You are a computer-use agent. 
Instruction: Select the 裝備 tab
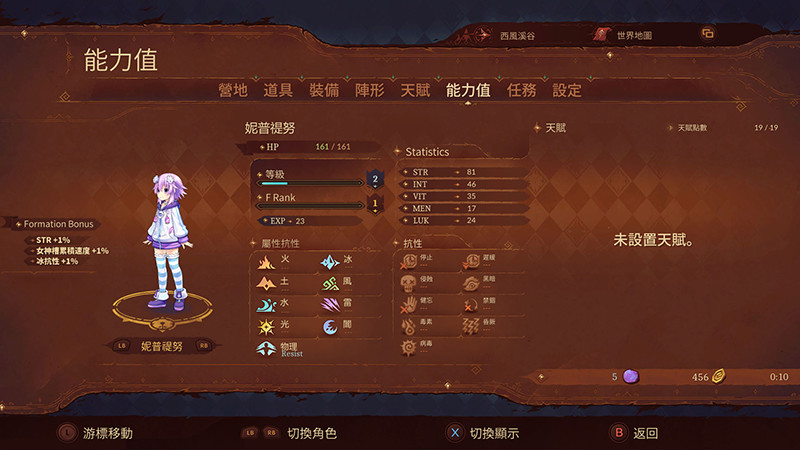click(324, 90)
